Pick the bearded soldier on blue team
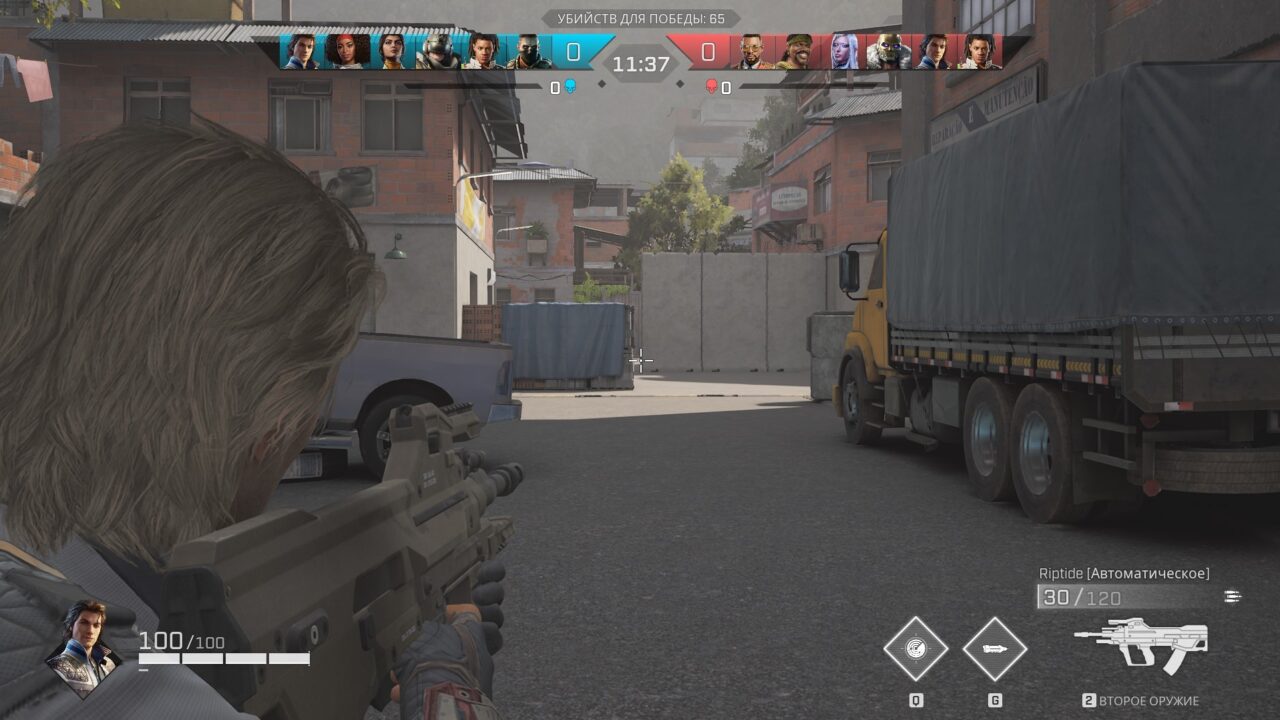 (528, 51)
